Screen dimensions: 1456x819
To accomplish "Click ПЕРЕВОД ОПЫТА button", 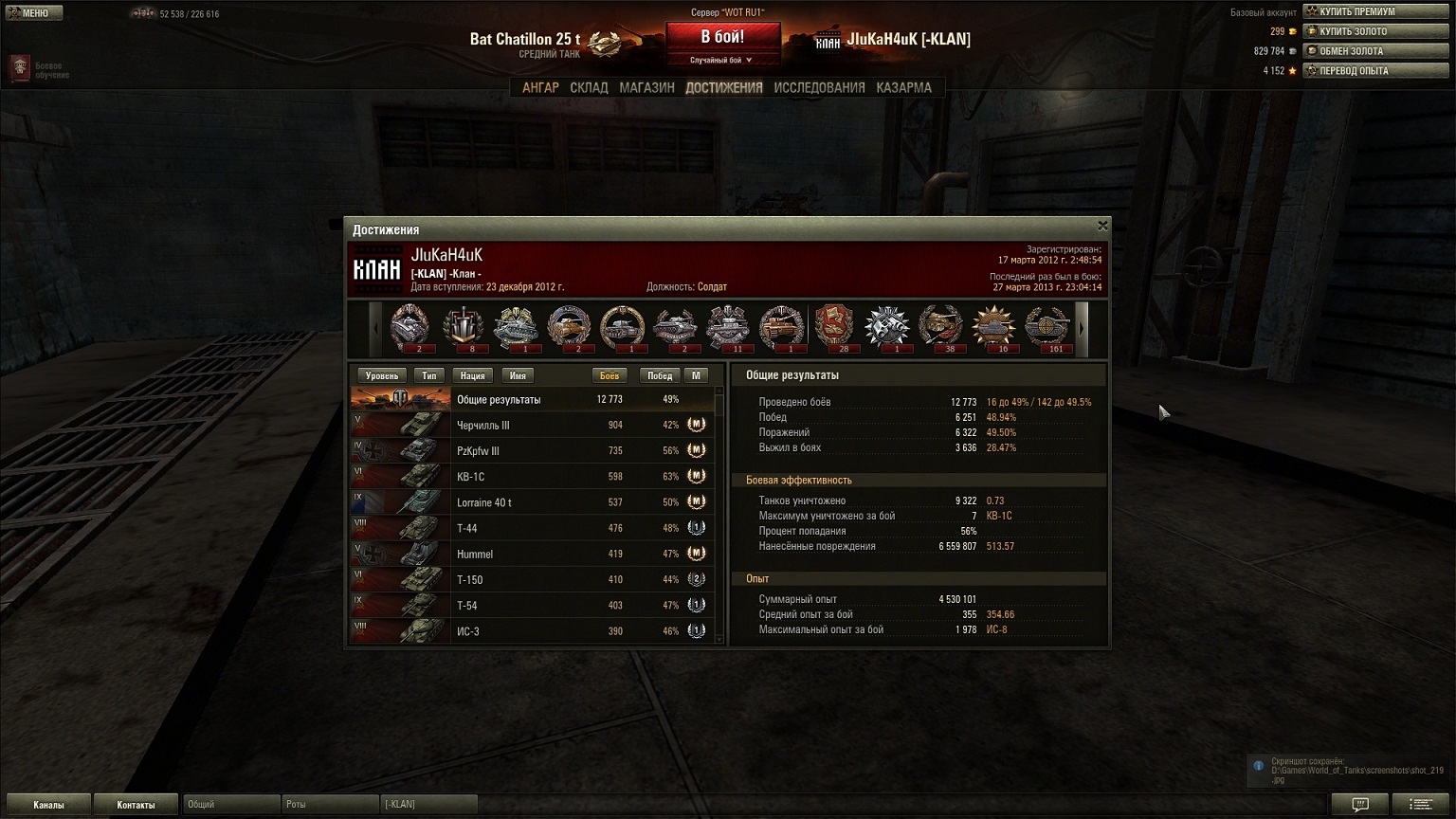I will 1375,71.
